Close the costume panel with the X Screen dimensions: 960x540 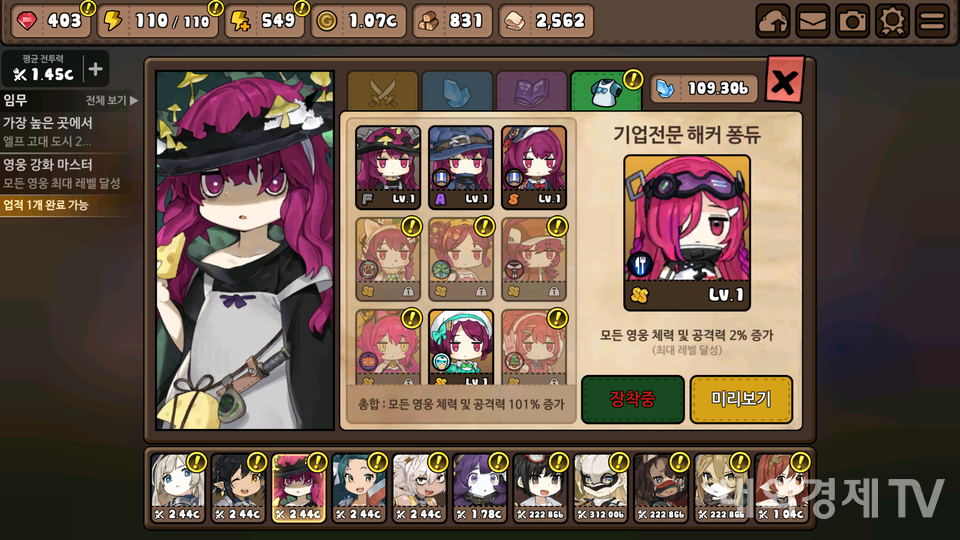pos(784,81)
